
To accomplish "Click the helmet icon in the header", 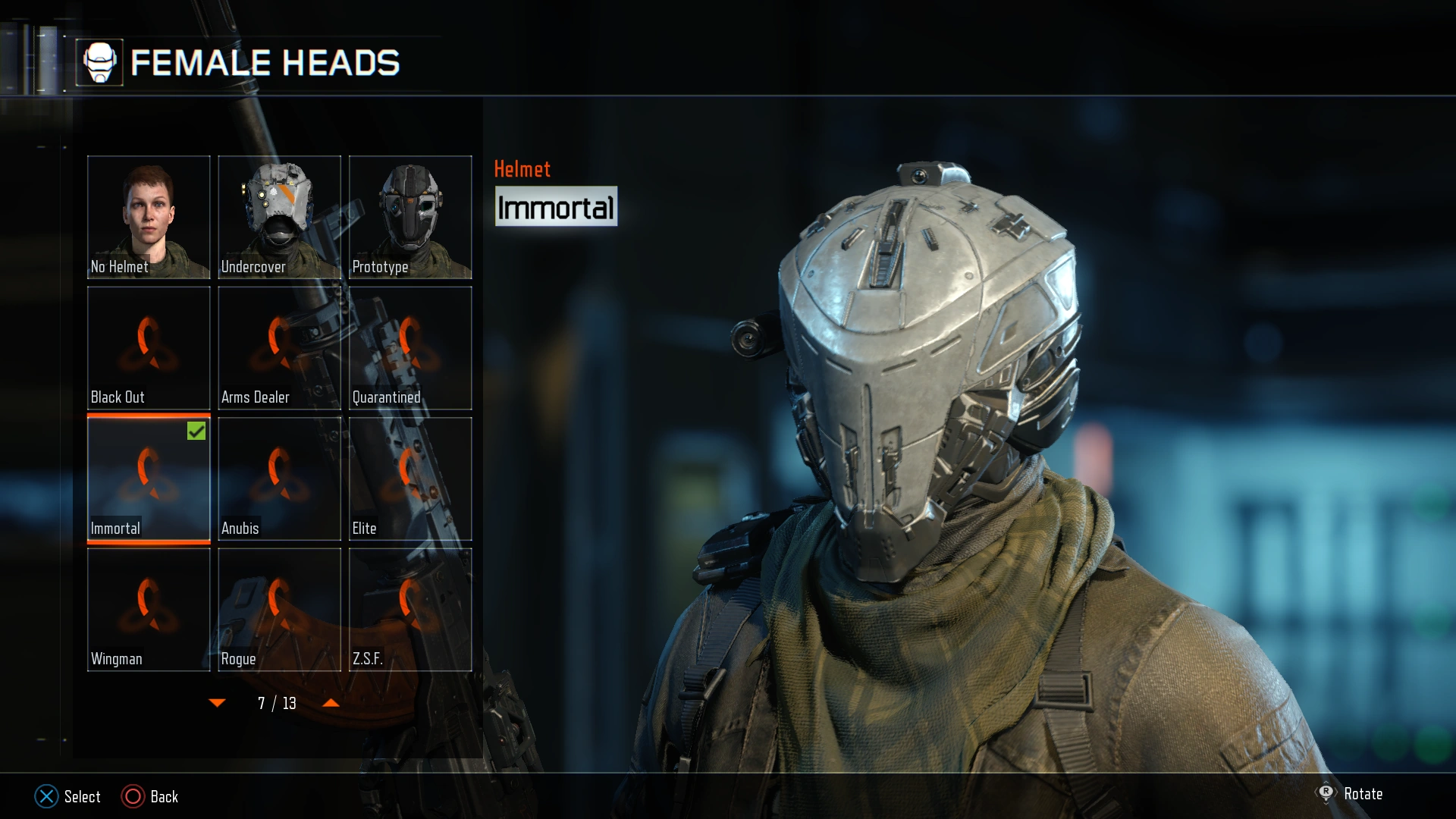I will (100, 64).
